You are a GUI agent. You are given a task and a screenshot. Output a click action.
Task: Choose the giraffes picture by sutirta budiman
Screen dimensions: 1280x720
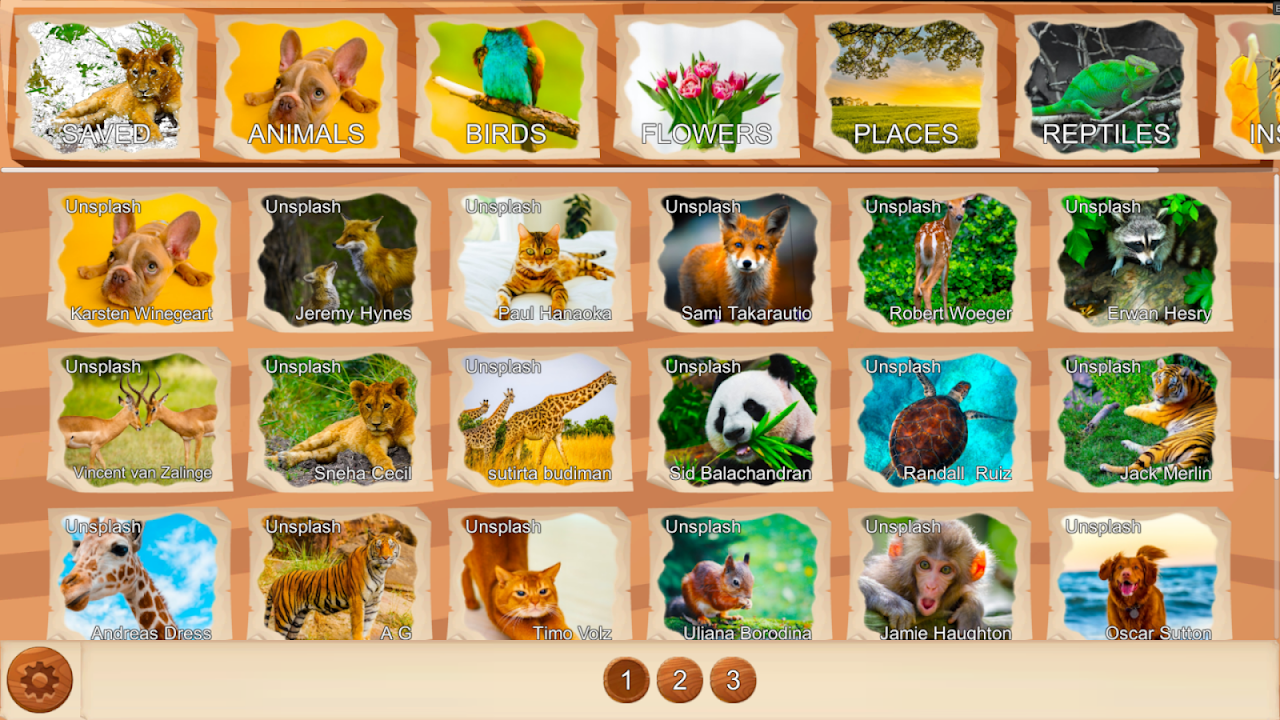pos(540,420)
